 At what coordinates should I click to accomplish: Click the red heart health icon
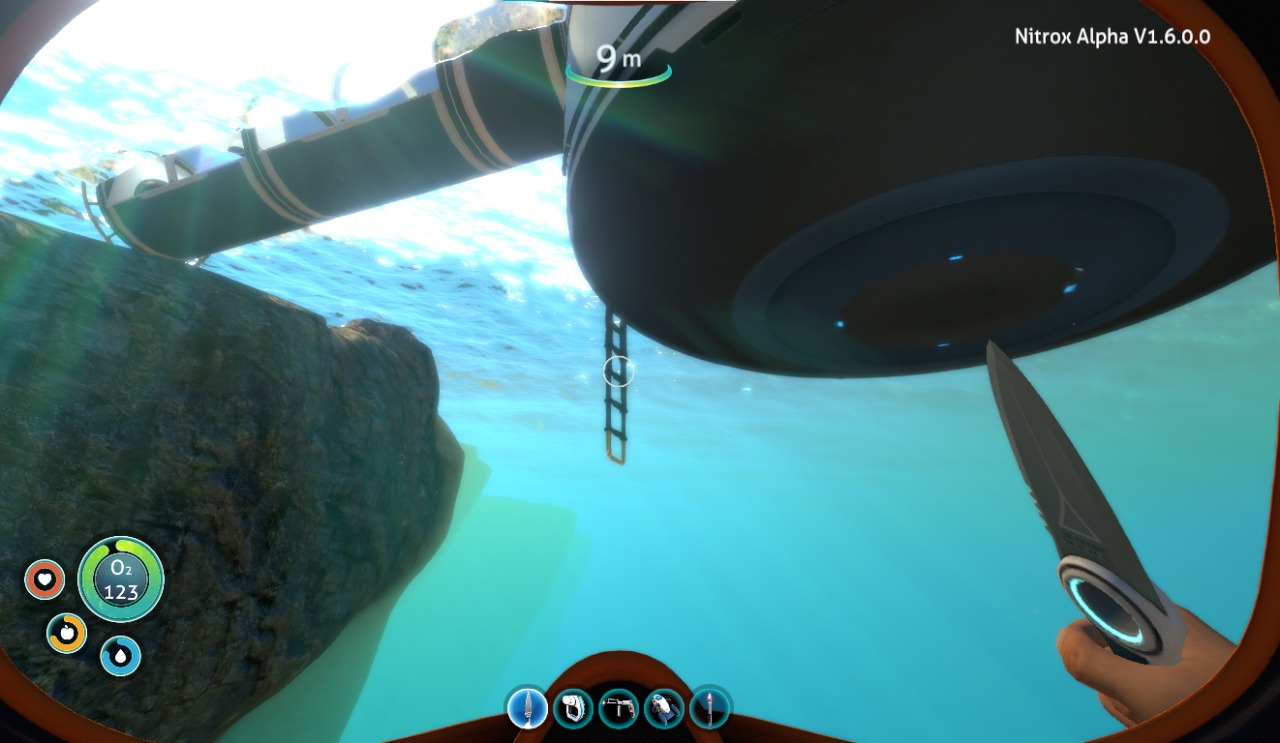[x=44, y=578]
